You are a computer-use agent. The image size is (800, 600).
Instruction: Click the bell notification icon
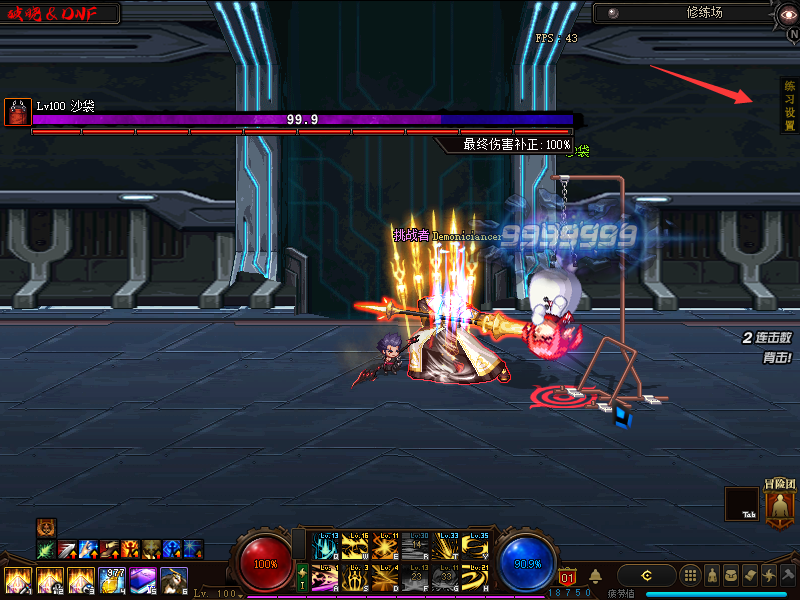point(595,575)
